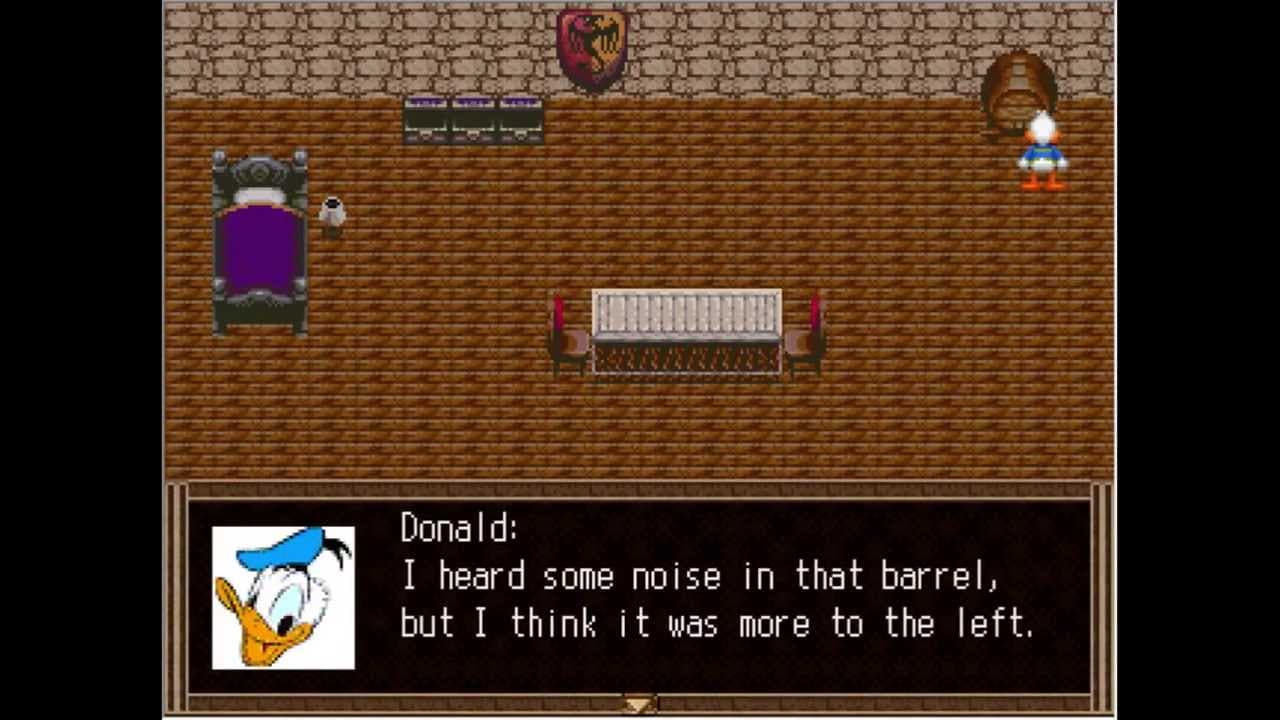Viewport: 1280px width, 720px height.
Task: Click the white jug beside the bed
Action: coord(333,210)
